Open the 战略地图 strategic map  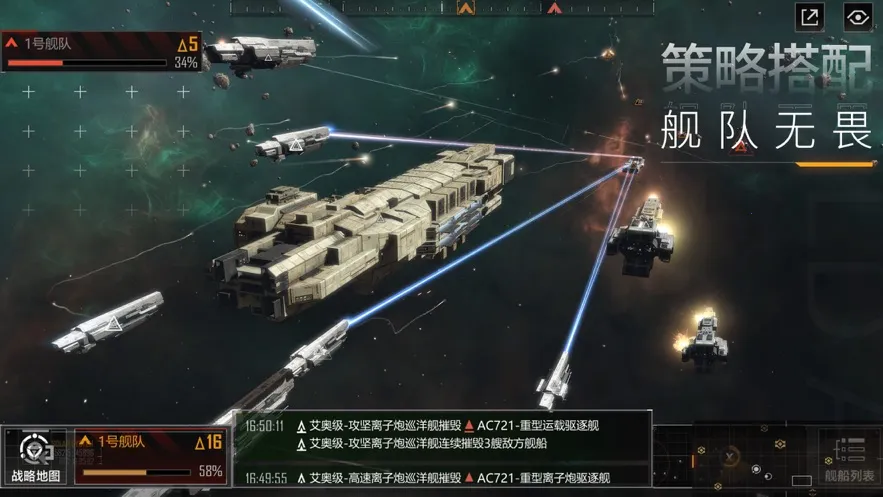tap(35, 457)
